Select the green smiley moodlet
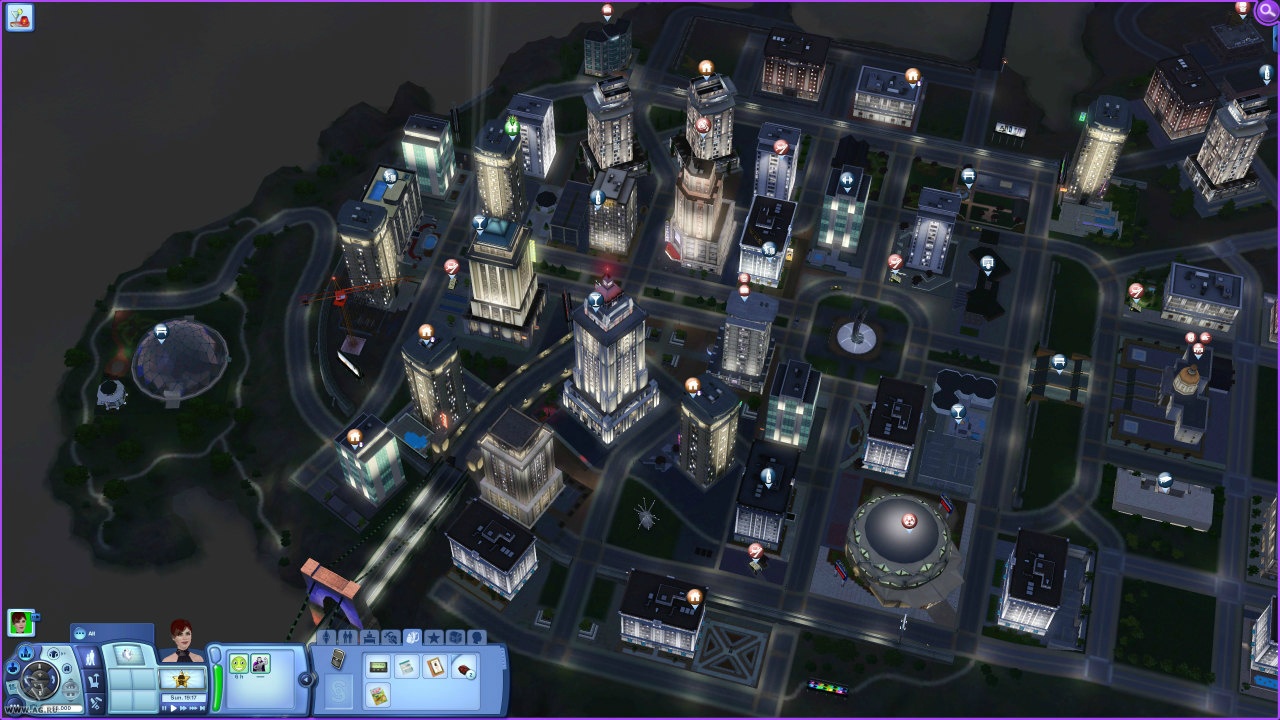 [x=238, y=663]
